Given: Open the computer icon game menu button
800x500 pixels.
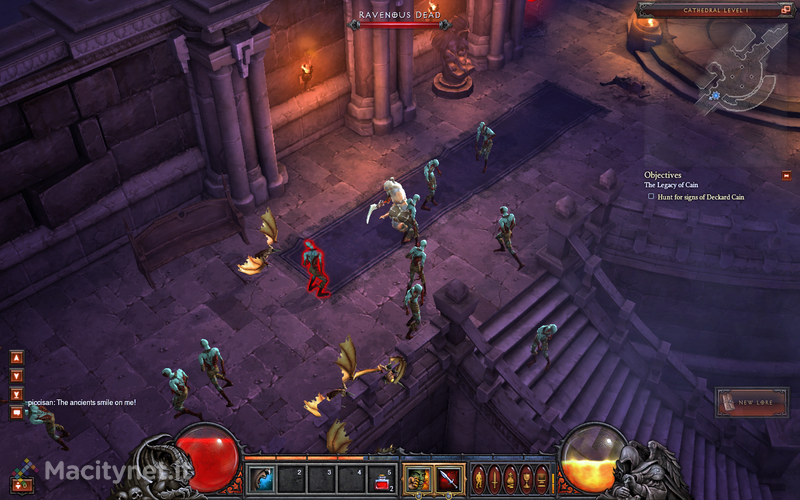Looking at the screenshot, I should click(542, 477).
